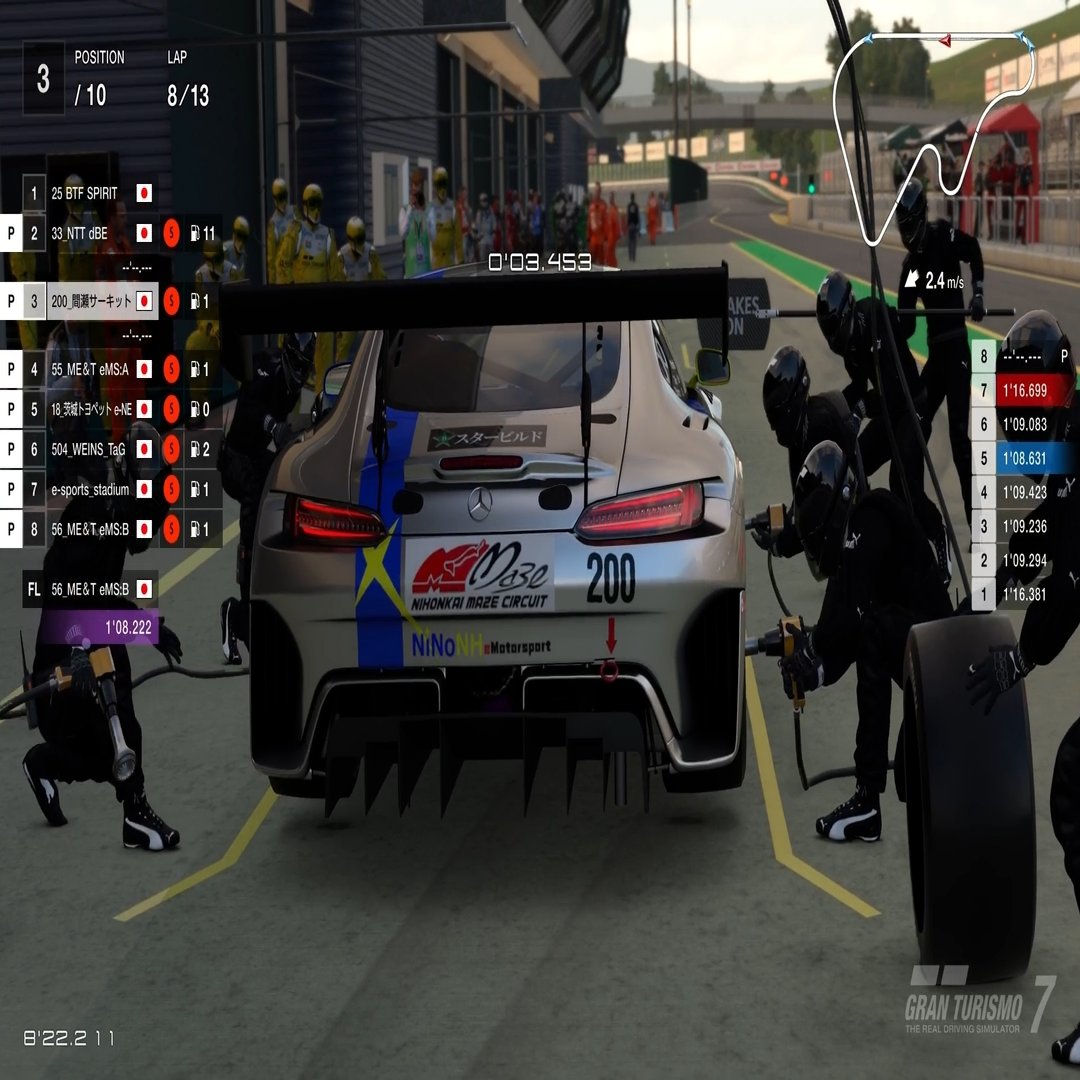The height and width of the screenshot is (1080, 1080).
Task: Choose the e-sports_stadium leaderboard row
Action: coord(90,489)
